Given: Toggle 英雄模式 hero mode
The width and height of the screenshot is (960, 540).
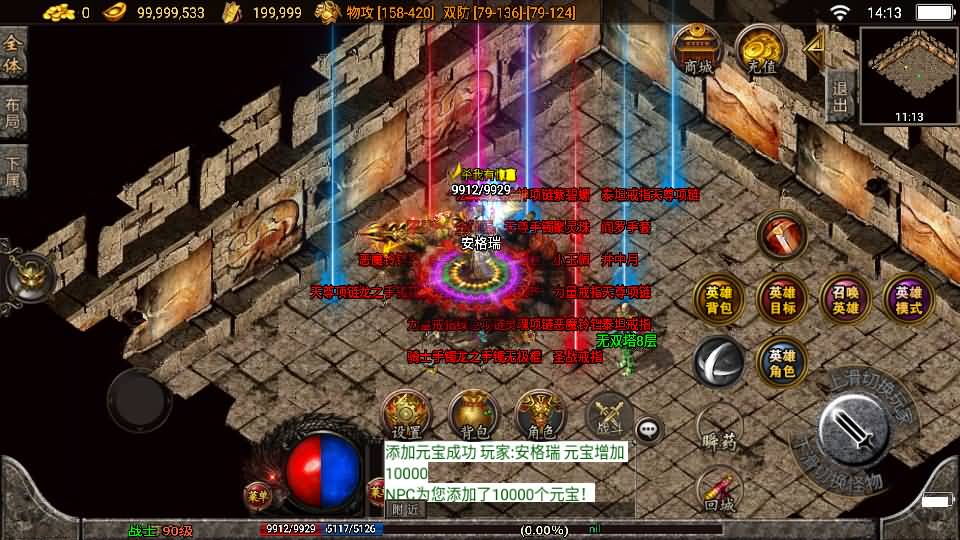Looking at the screenshot, I should (908, 300).
